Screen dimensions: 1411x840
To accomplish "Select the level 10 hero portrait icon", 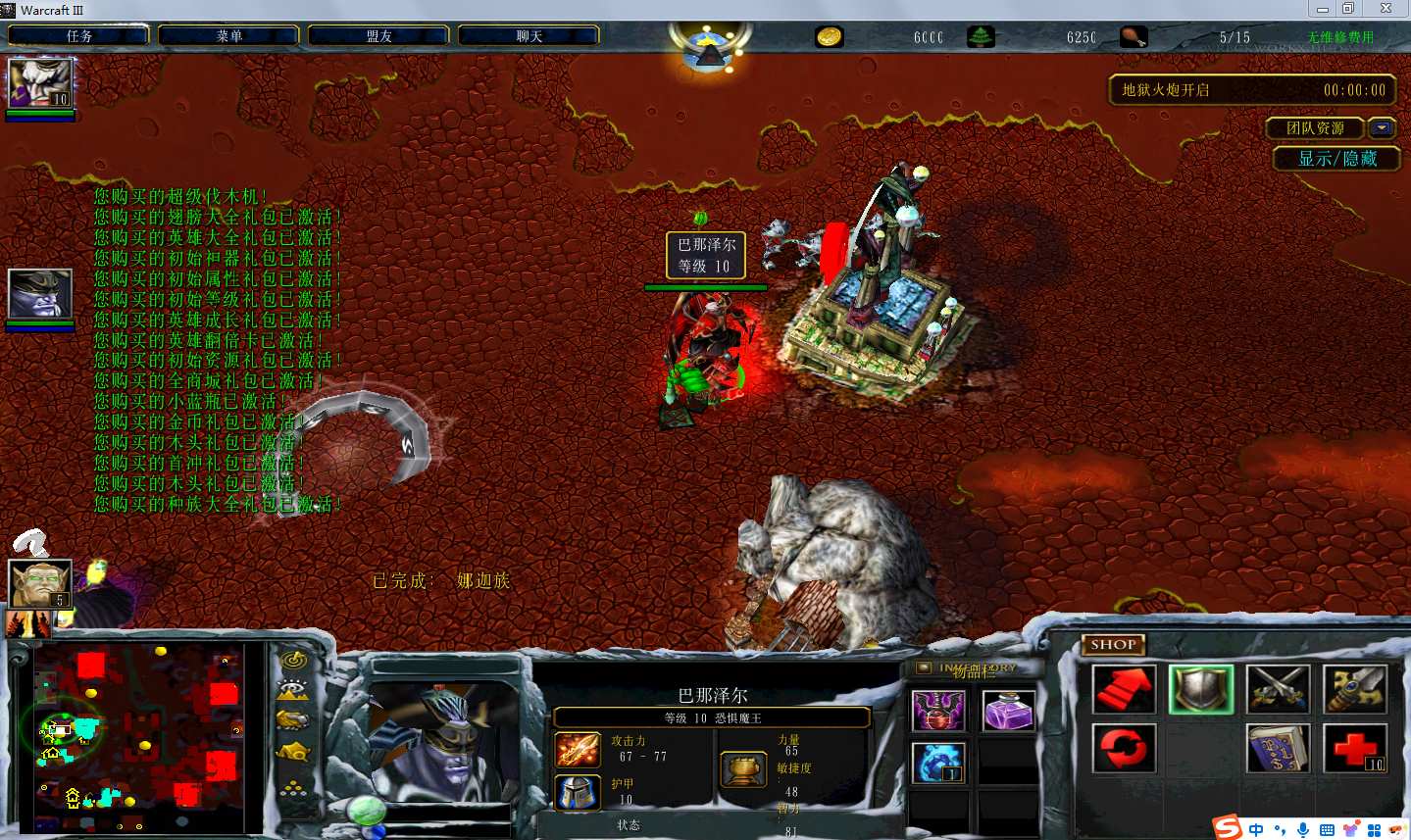I will click(40, 83).
